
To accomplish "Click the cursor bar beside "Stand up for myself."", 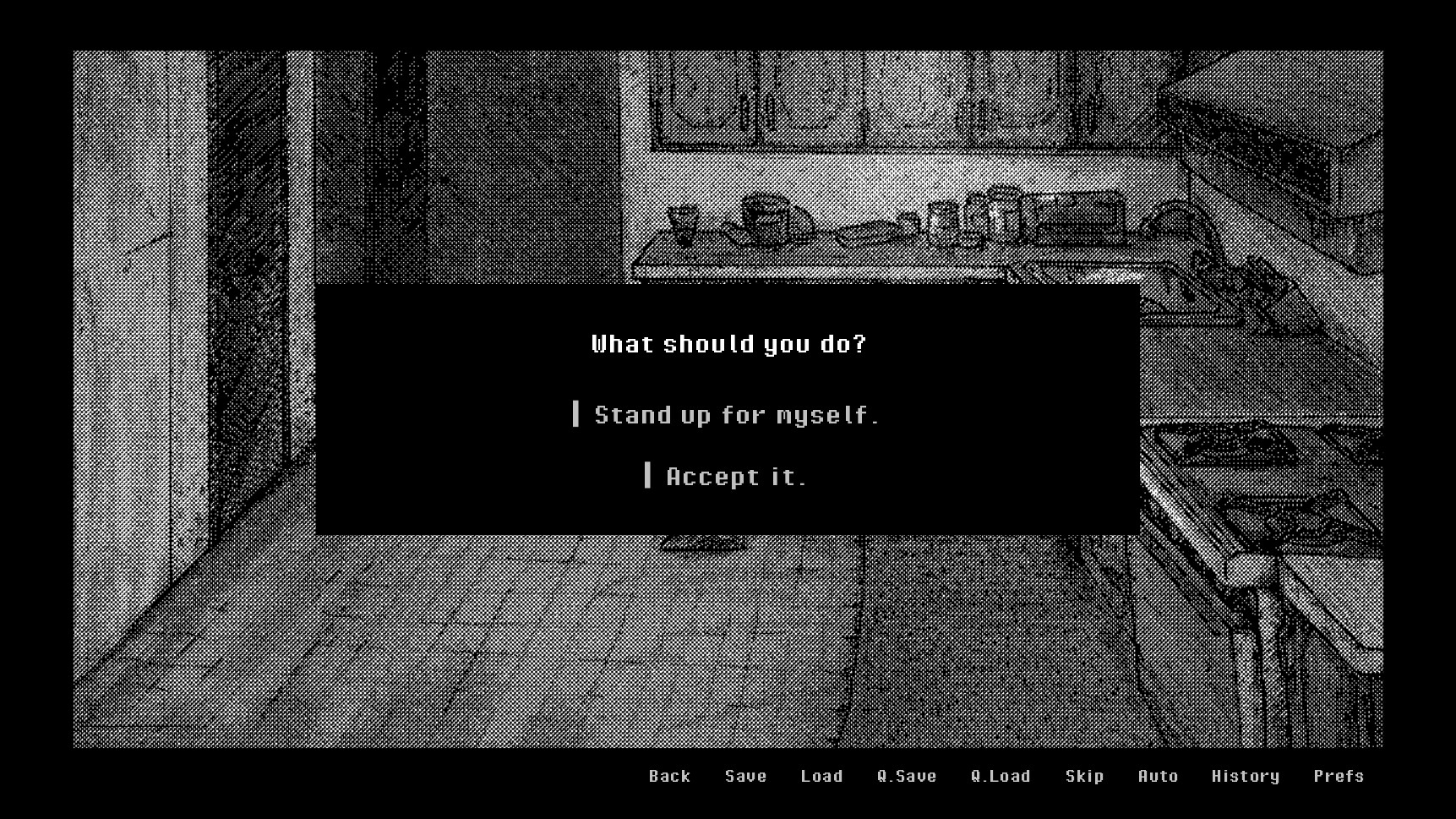I will [x=578, y=414].
